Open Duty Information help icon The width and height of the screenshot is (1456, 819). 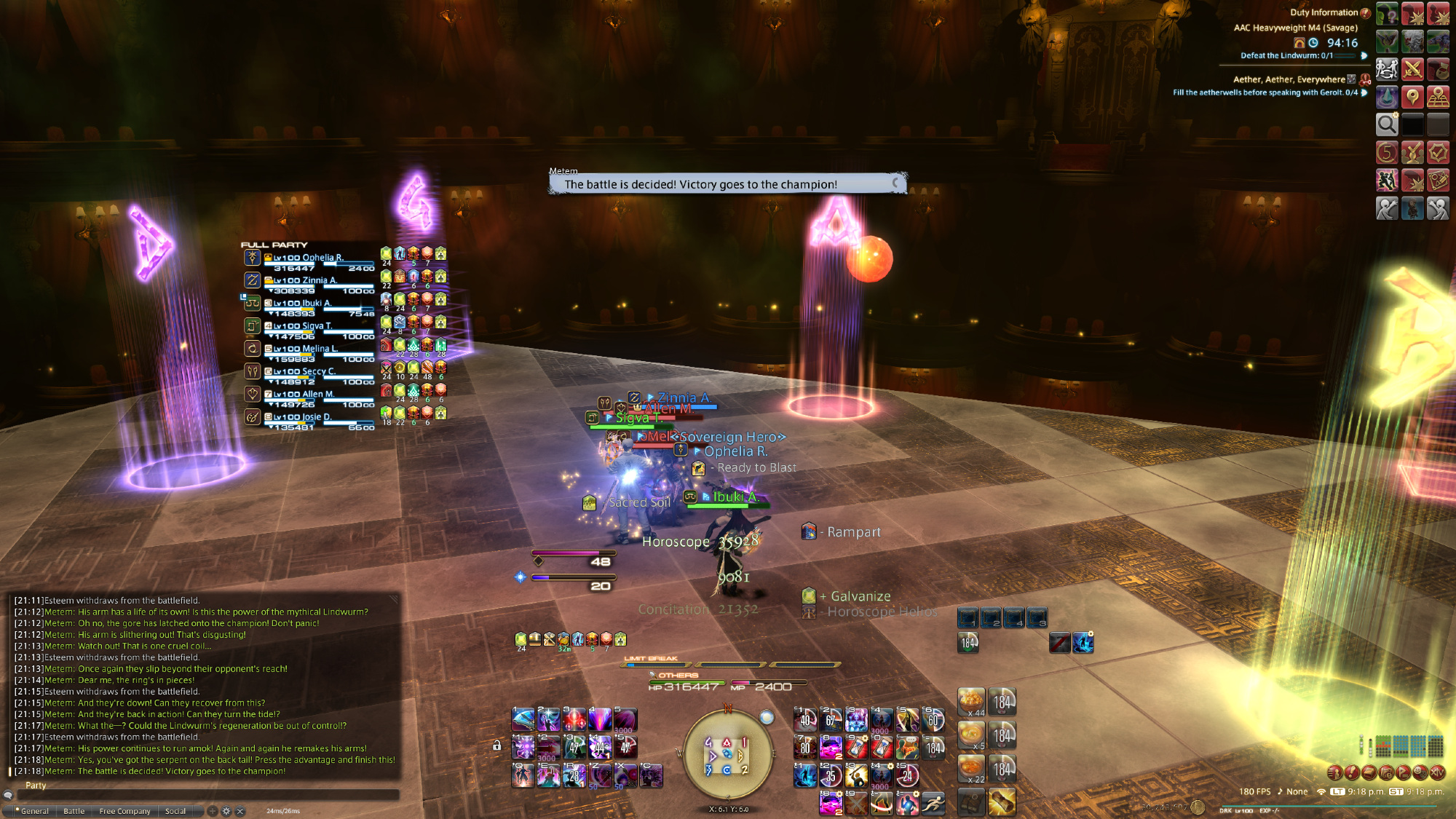1366,12
